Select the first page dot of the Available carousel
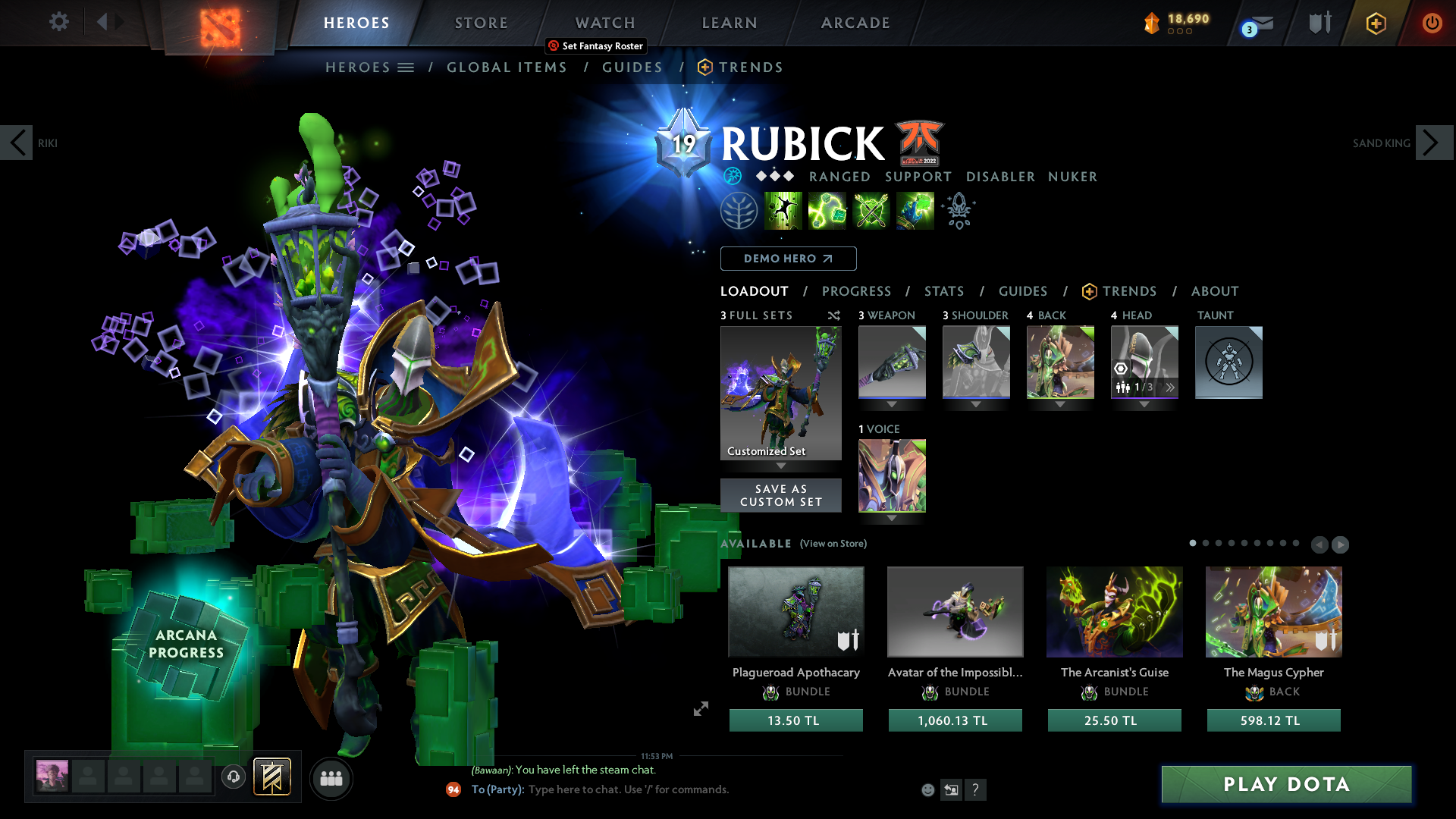 [1193, 544]
